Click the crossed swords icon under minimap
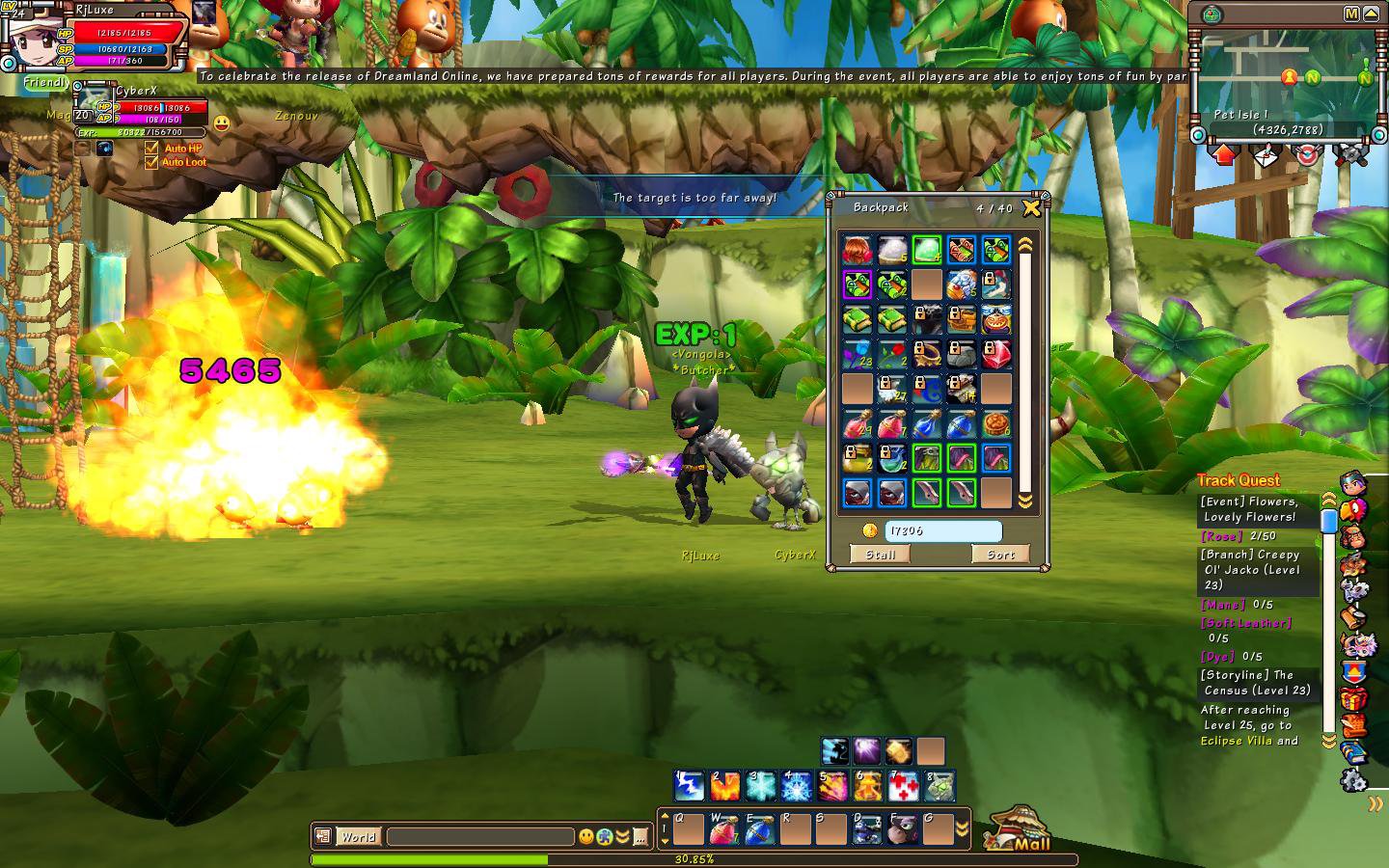The width and height of the screenshot is (1389, 868). coord(1350,154)
